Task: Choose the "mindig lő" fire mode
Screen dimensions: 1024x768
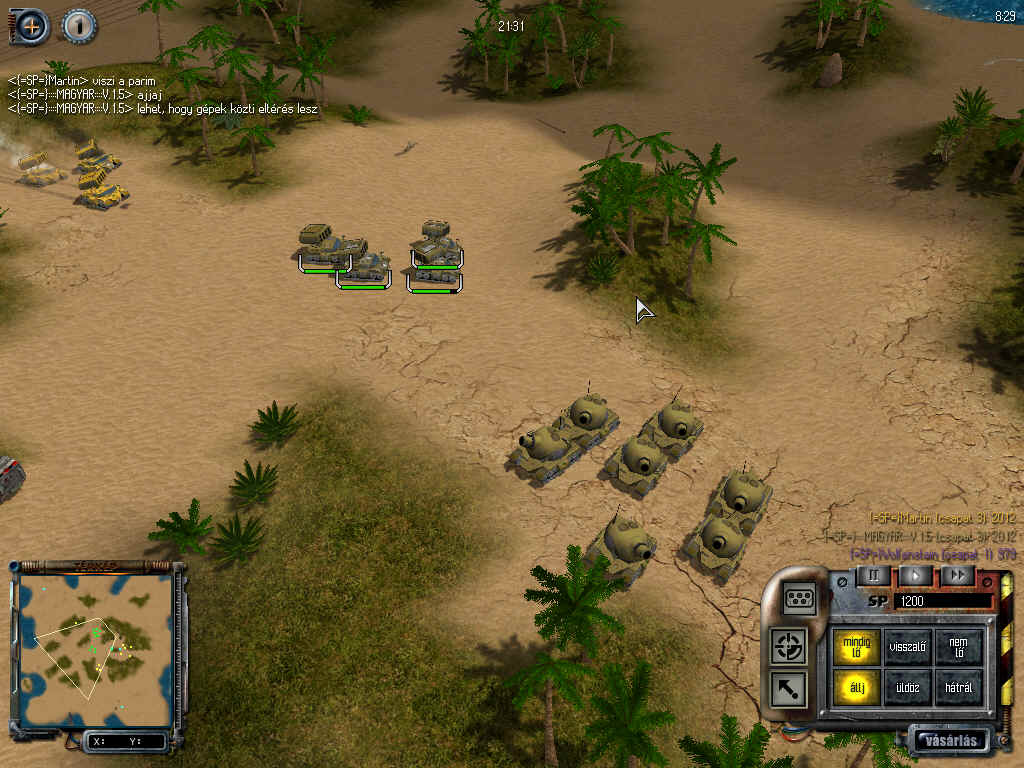Action: click(x=856, y=647)
